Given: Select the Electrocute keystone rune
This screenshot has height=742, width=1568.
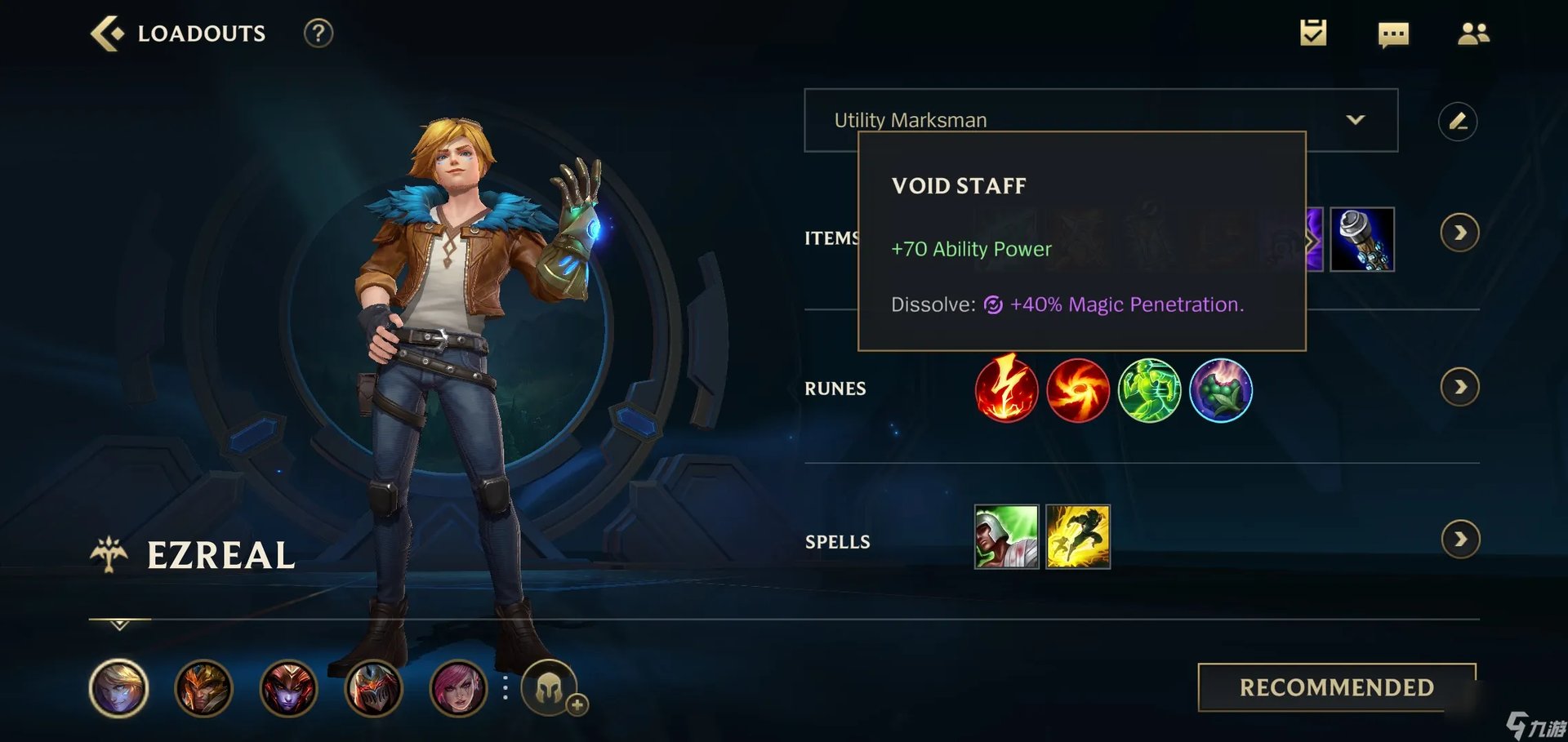Looking at the screenshot, I should pos(1006,391).
